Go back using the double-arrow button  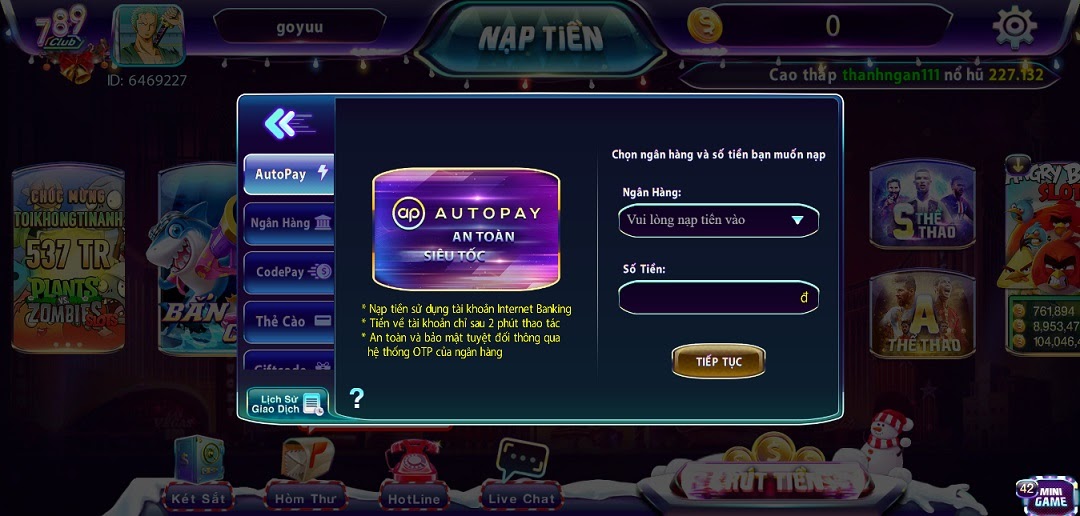click(285, 123)
